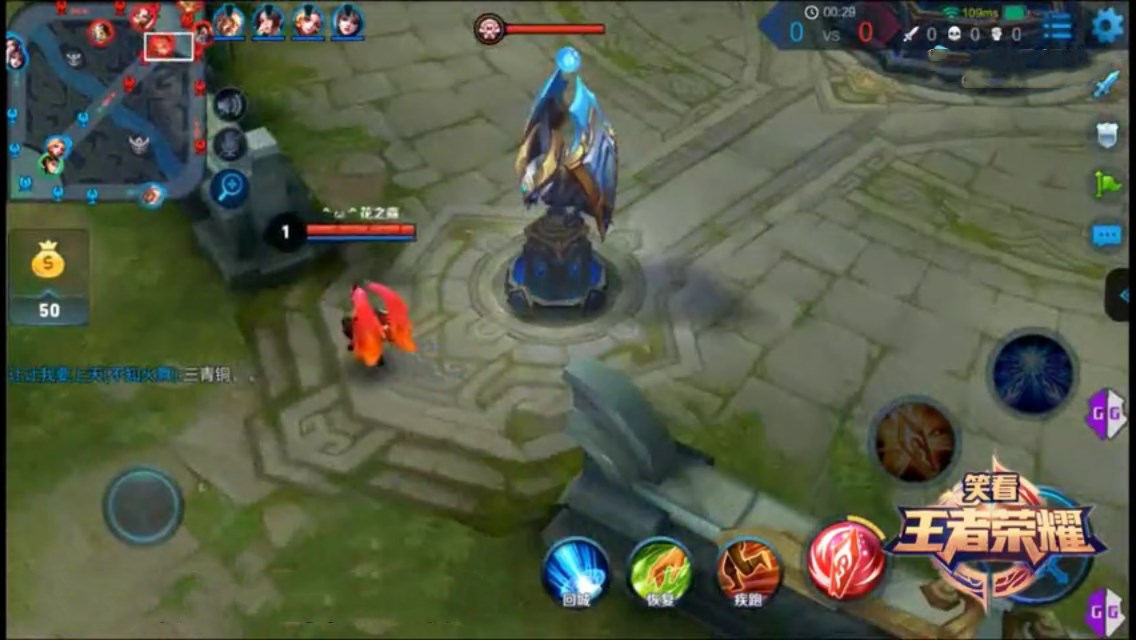Image resolution: width=1136 pixels, height=640 pixels.
Task: Toggle the microphone icon
Action: coord(230,144)
